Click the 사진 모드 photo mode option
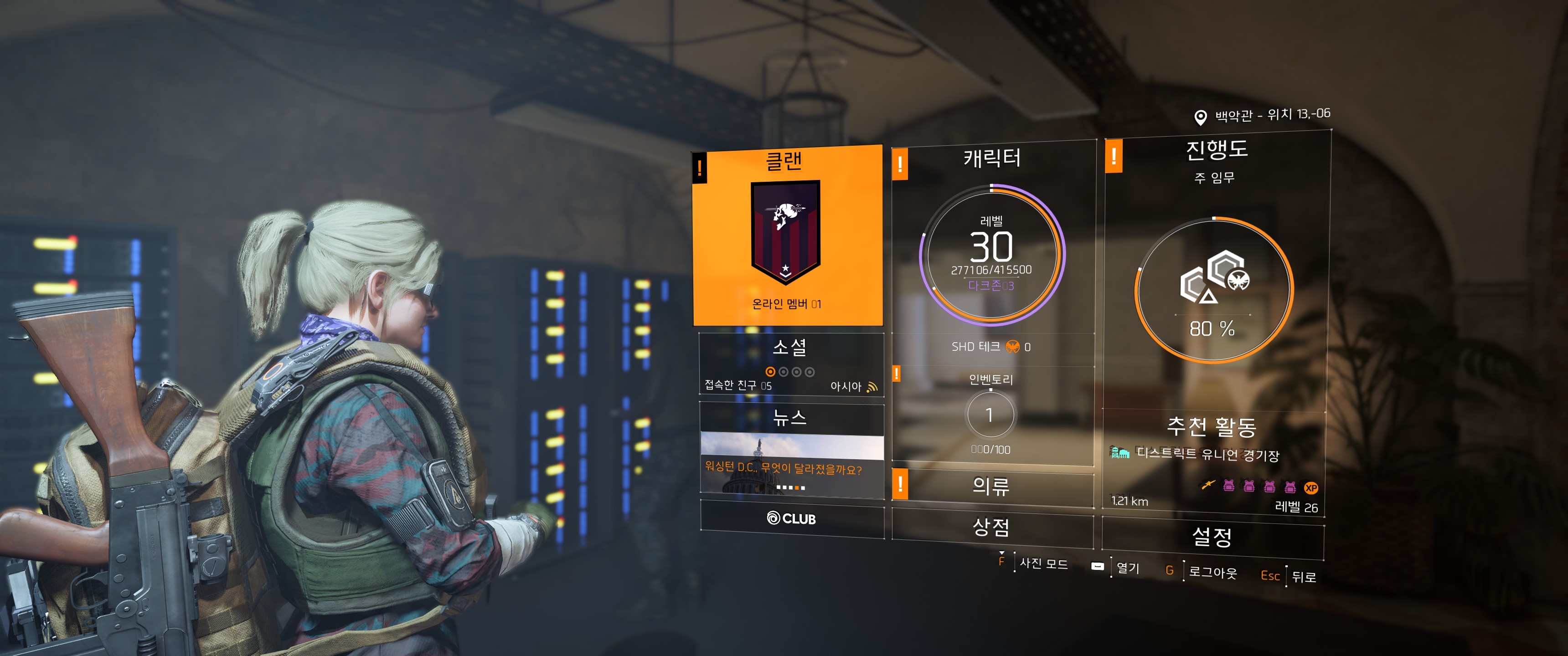The width and height of the screenshot is (1568, 656). click(x=1043, y=564)
